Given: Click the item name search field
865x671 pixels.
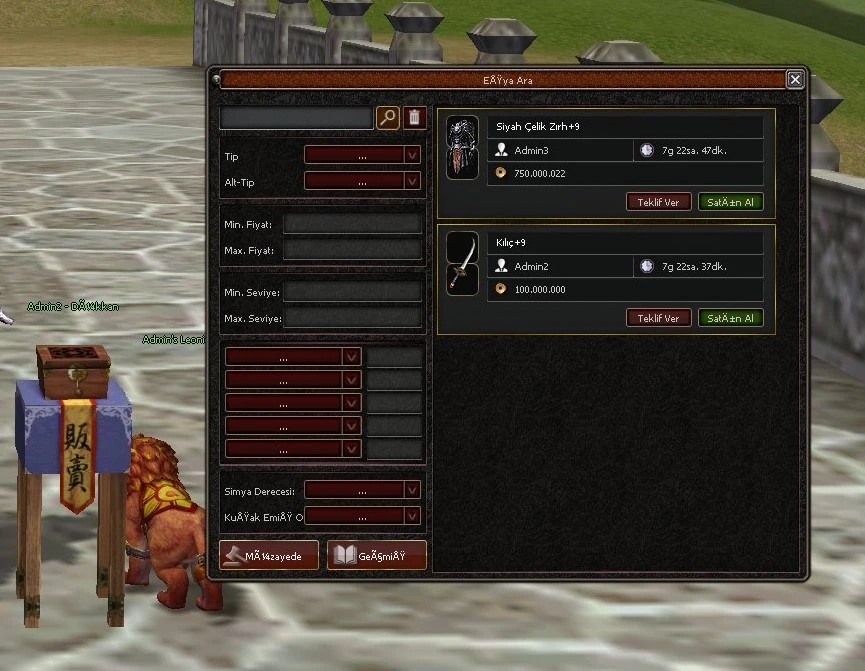Looking at the screenshot, I should coord(296,118).
